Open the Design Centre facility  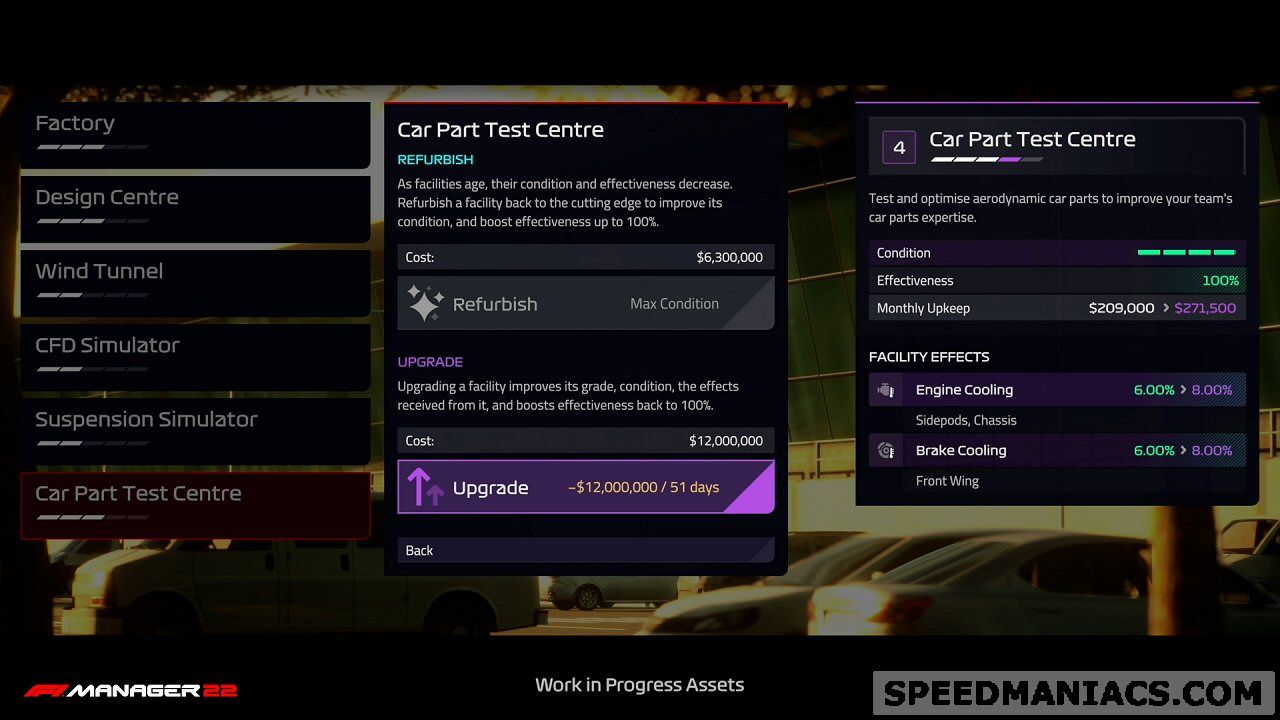click(x=195, y=208)
